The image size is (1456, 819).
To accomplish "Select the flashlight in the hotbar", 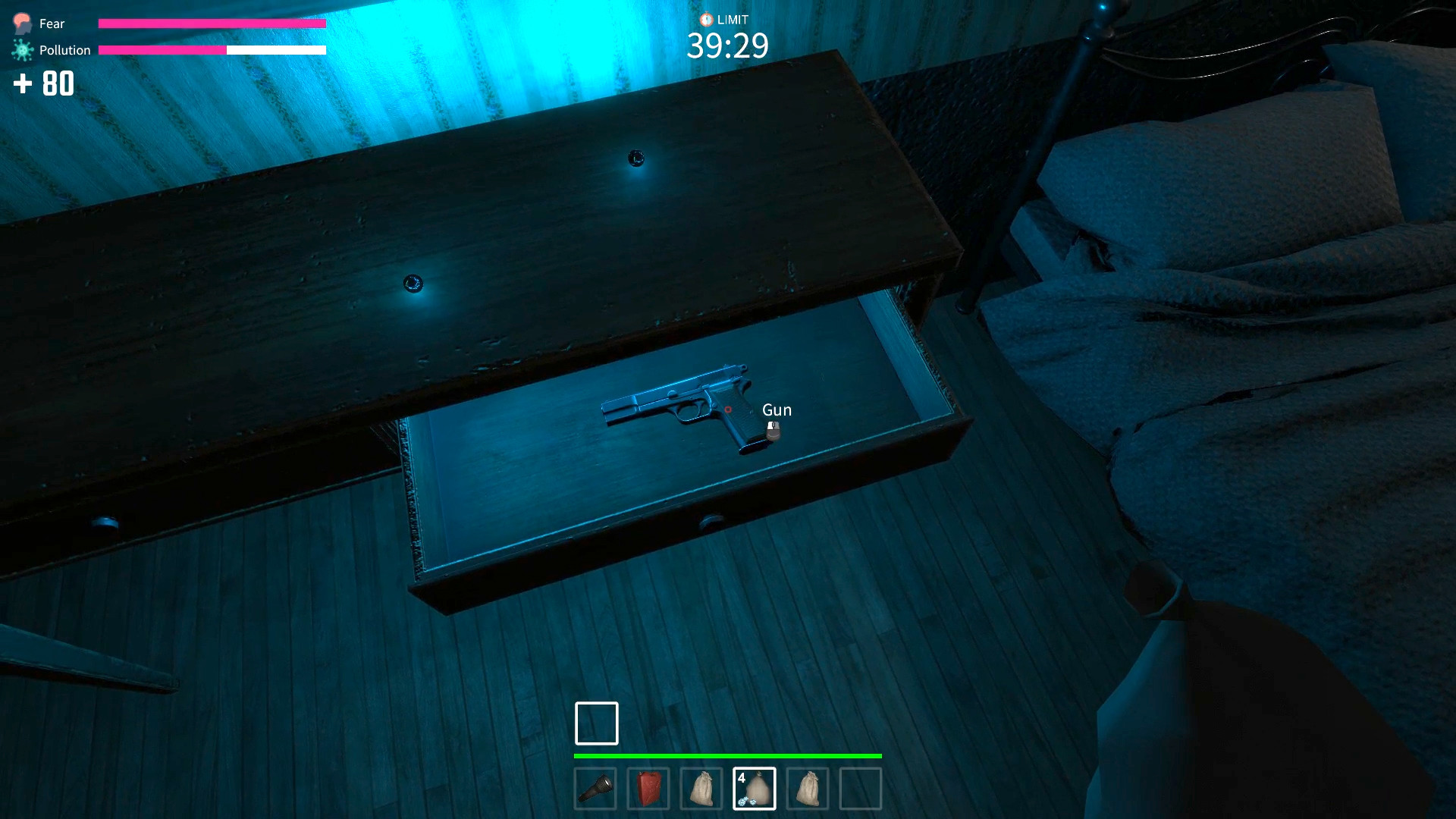I will pos(597,789).
